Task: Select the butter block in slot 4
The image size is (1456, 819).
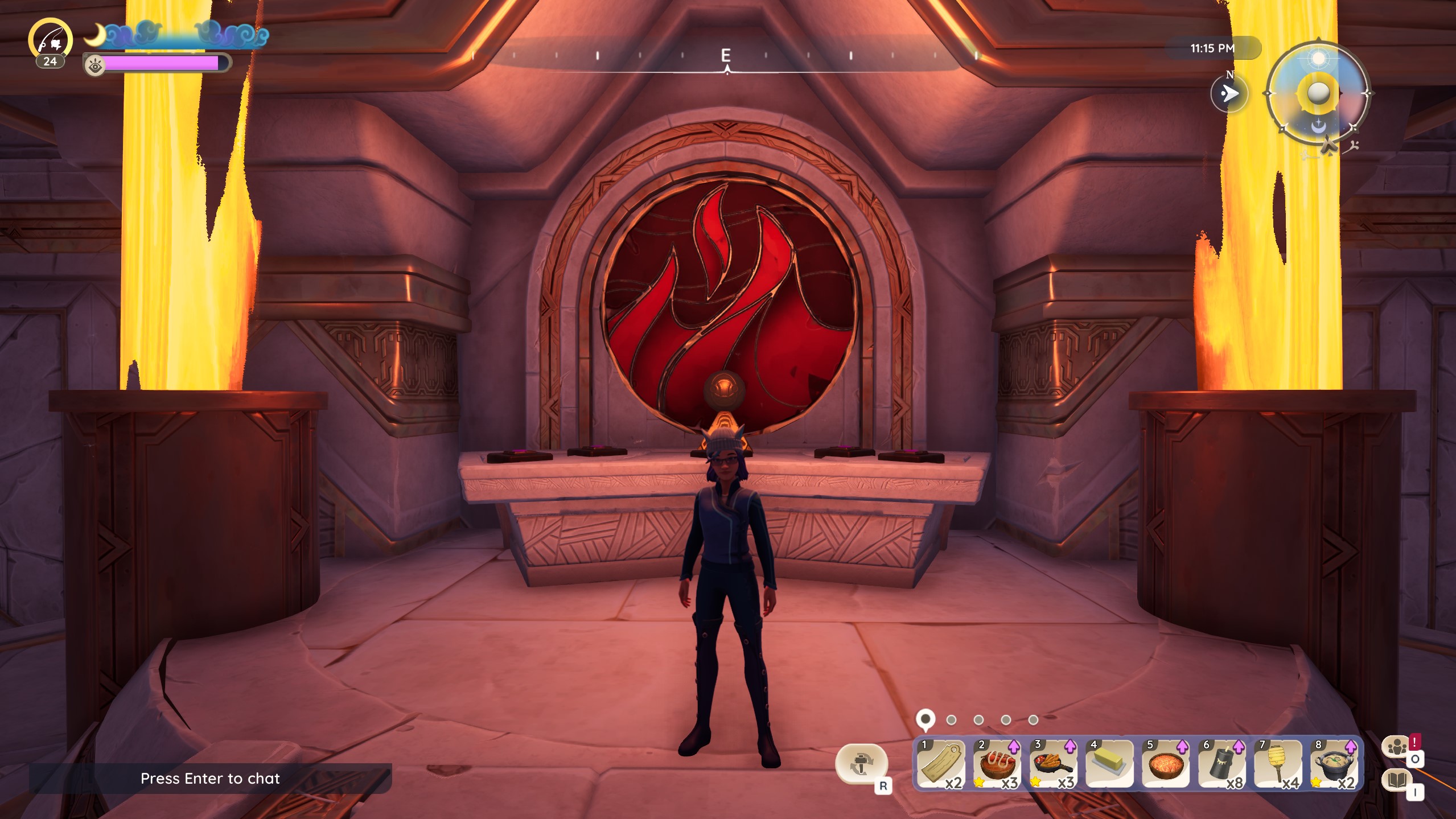Action: click(1109, 764)
